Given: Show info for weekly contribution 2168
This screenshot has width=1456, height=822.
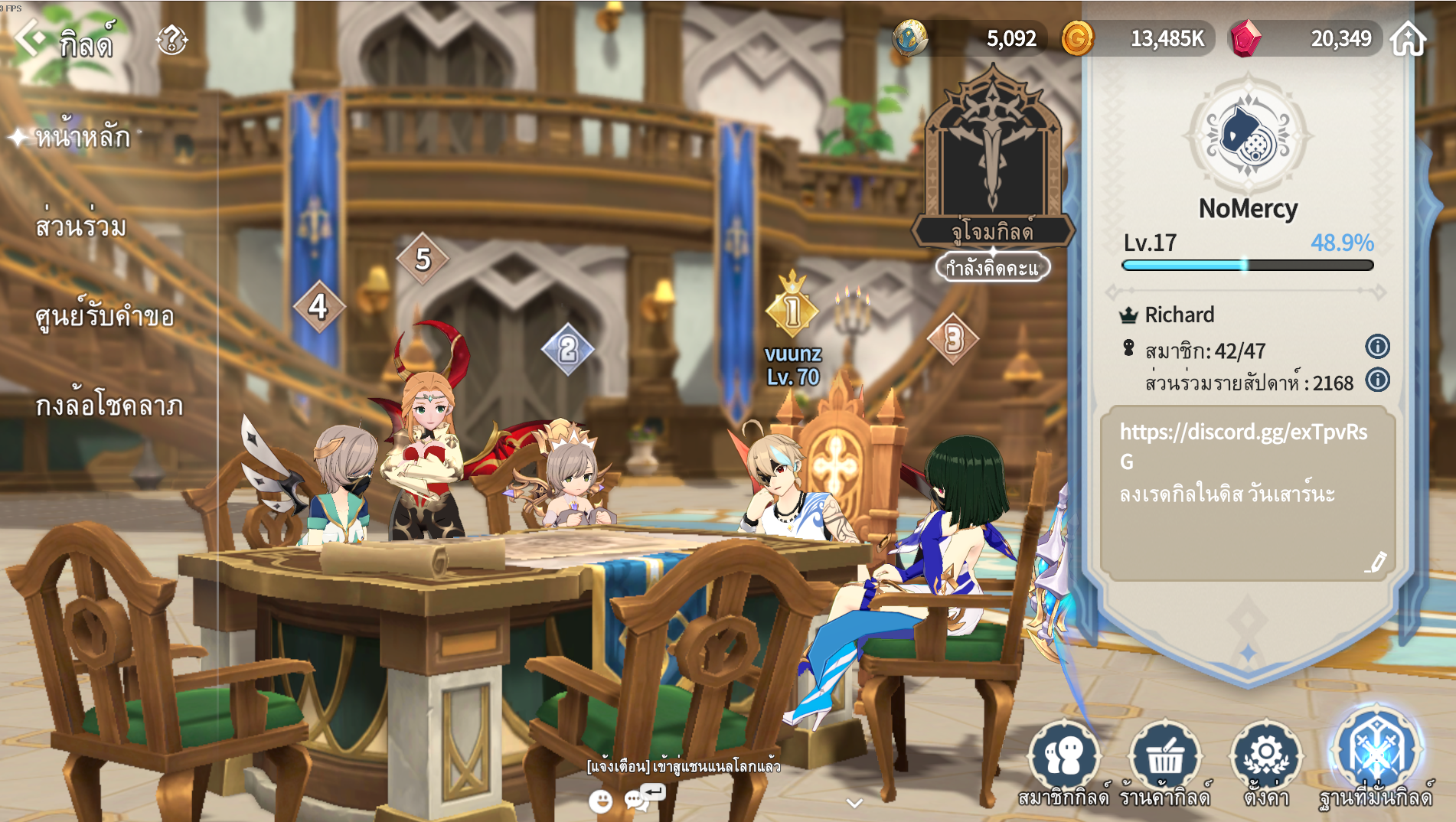Looking at the screenshot, I should [1377, 380].
